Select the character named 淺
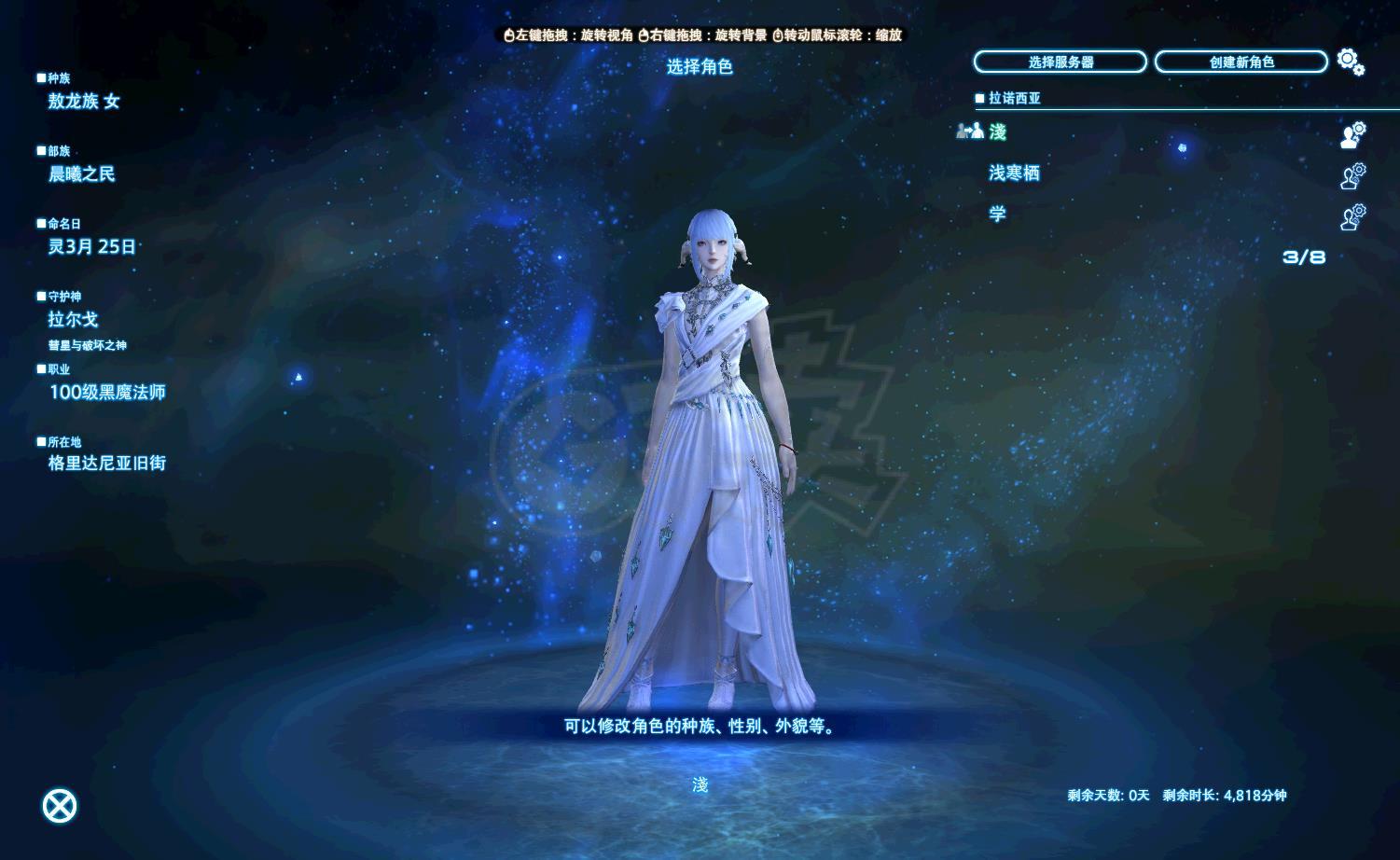1400x860 pixels. (998, 132)
